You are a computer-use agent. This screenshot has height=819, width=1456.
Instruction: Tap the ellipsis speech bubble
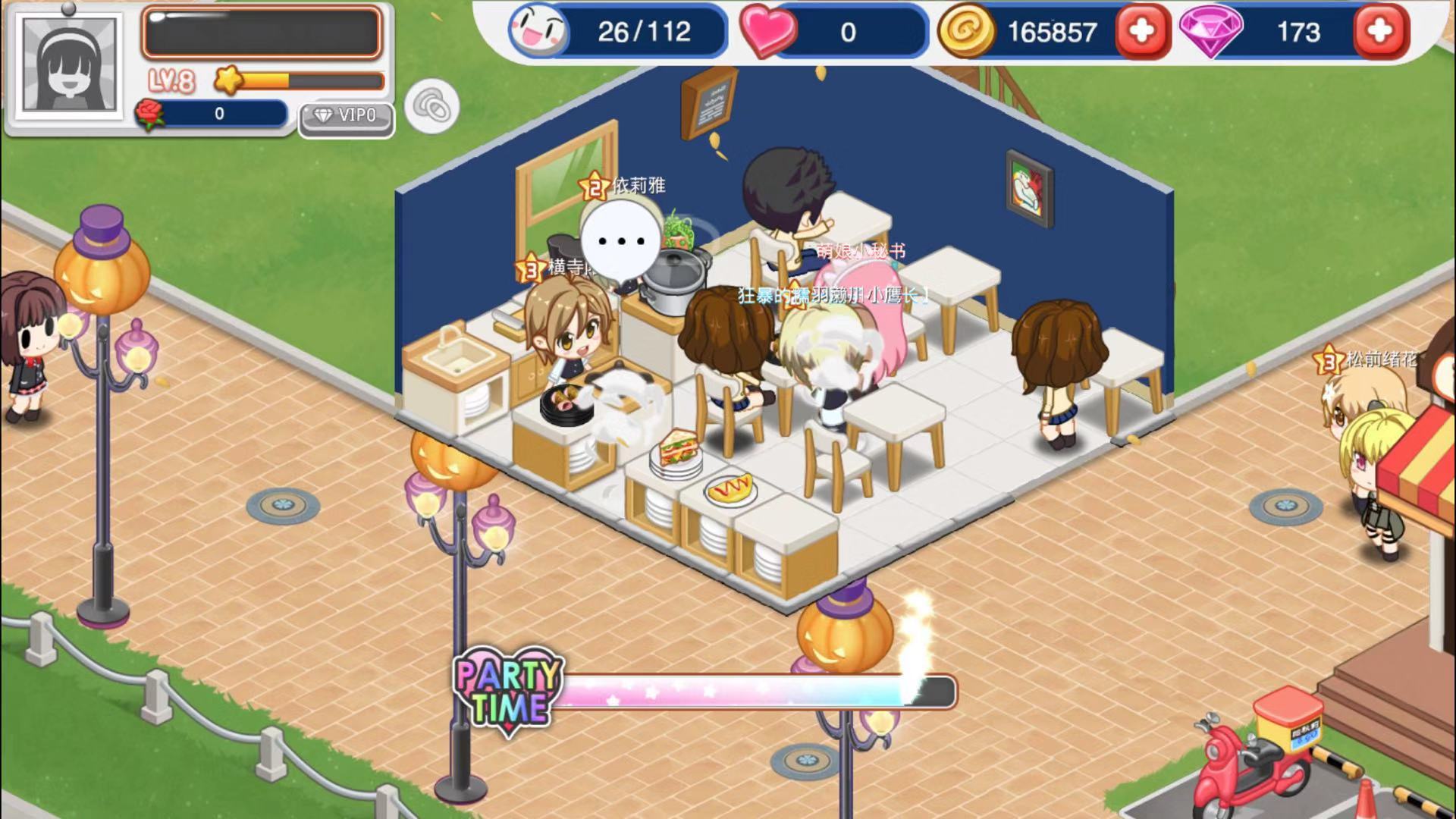pyautogui.click(x=621, y=241)
